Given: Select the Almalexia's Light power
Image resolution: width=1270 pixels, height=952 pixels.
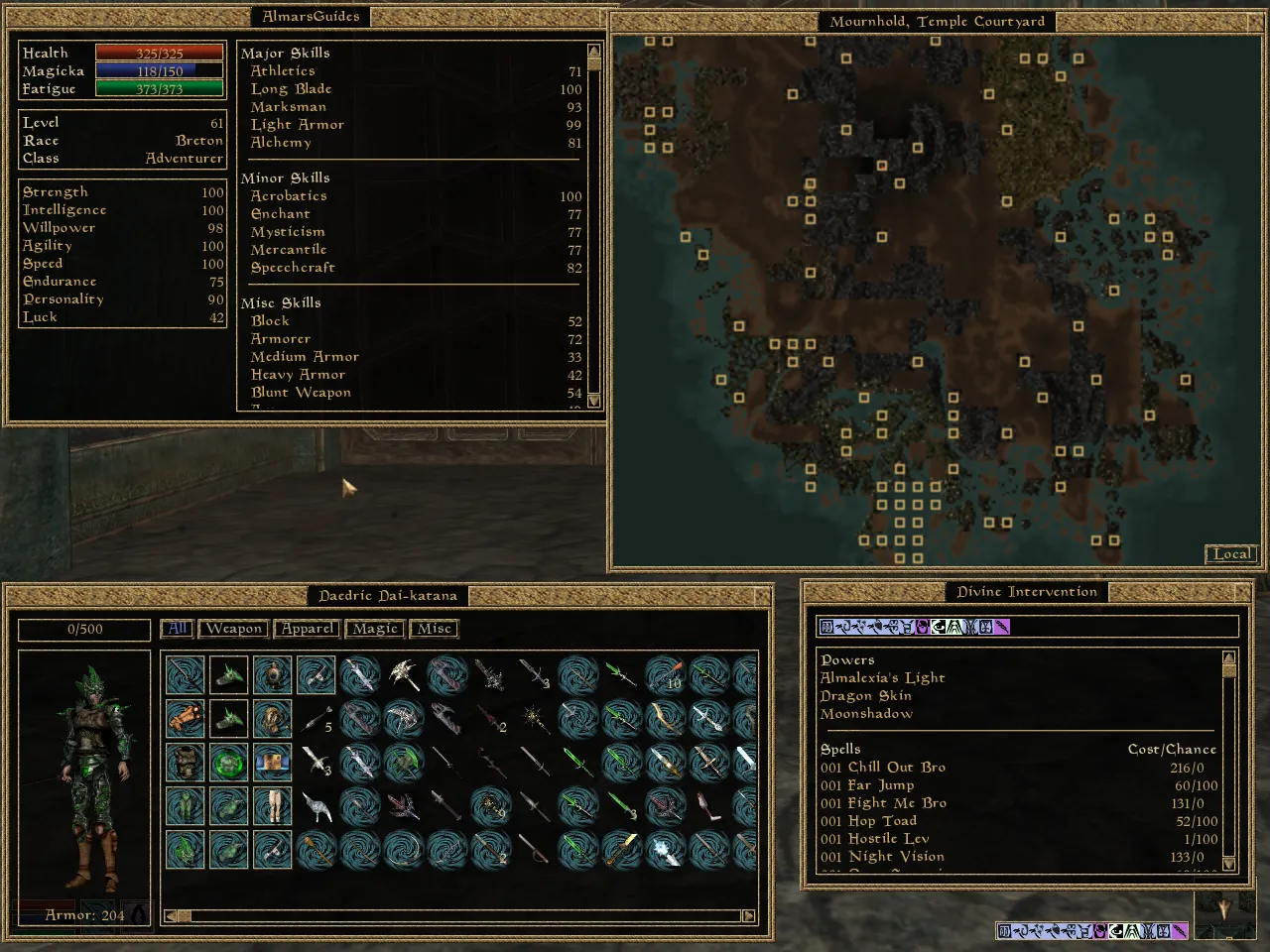Looking at the screenshot, I should tap(882, 678).
